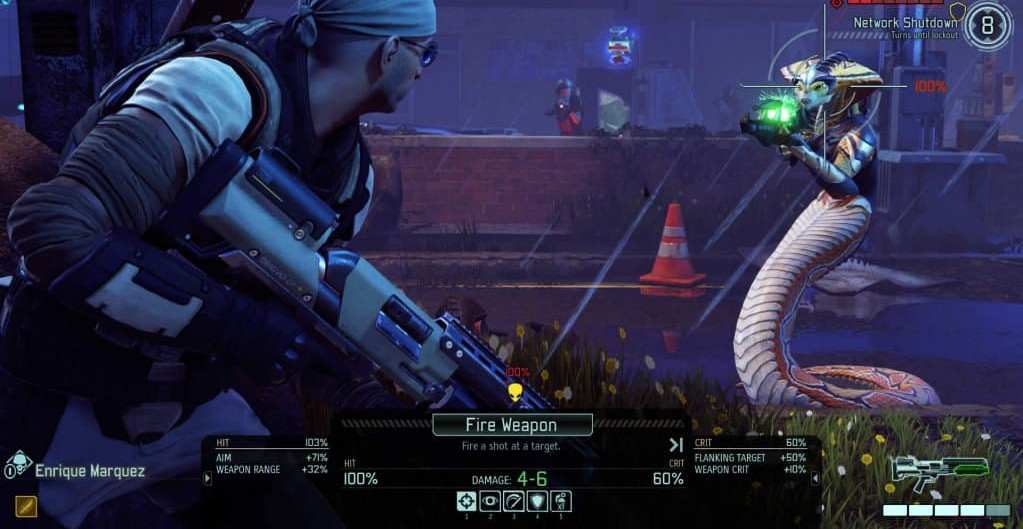Click the yellow alien head target icon
This screenshot has width=1023, height=529.
click(x=516, y=392)
